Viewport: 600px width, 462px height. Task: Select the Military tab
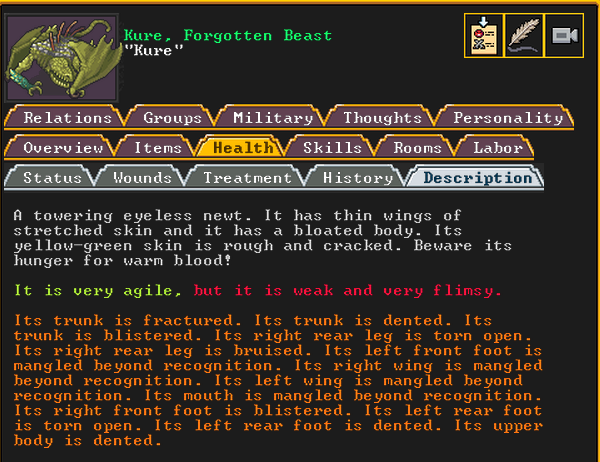(x=274, y=118)
